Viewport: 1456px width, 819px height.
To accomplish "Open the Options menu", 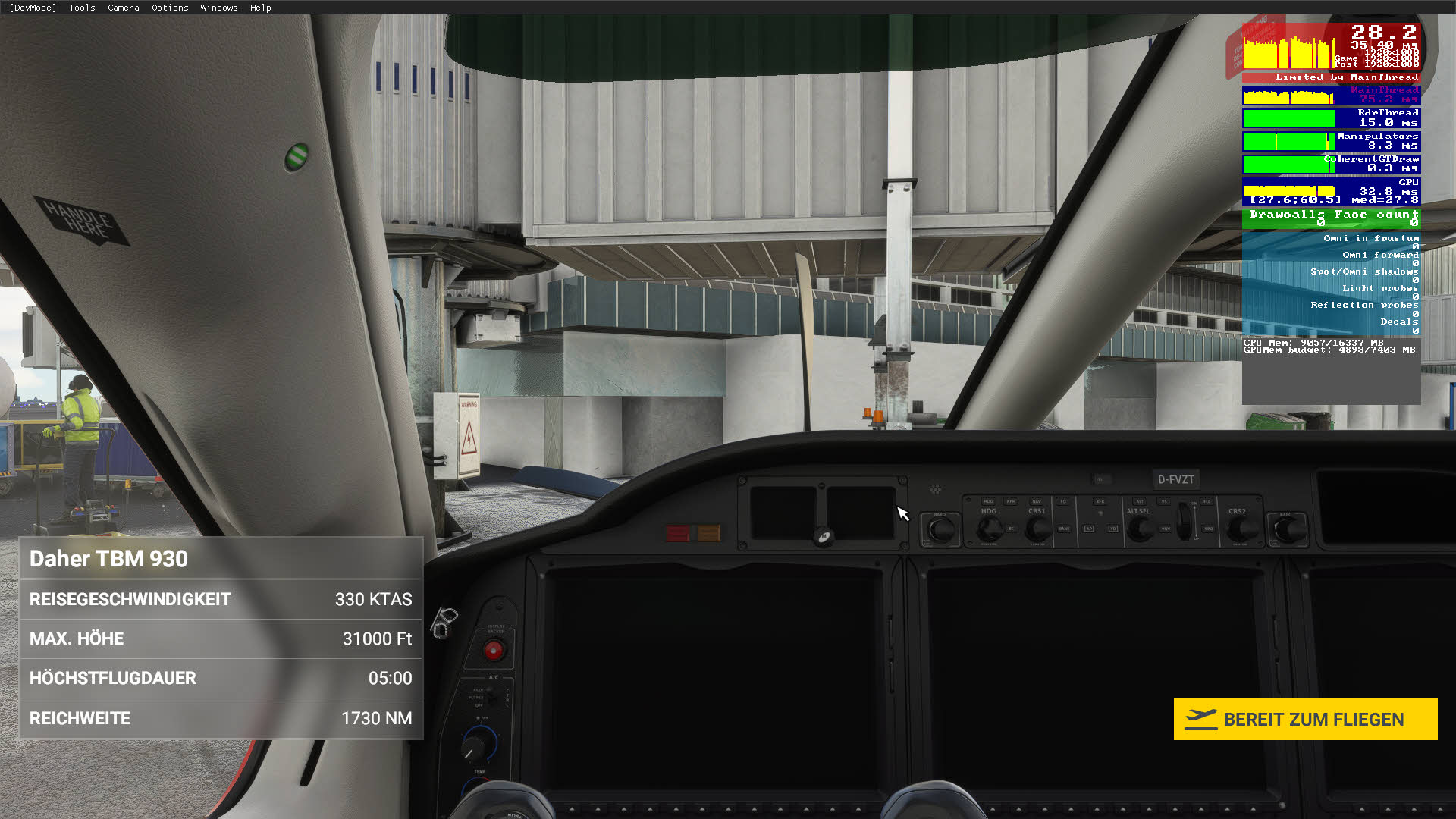I will pyautogui.click(x=169, y=8).
